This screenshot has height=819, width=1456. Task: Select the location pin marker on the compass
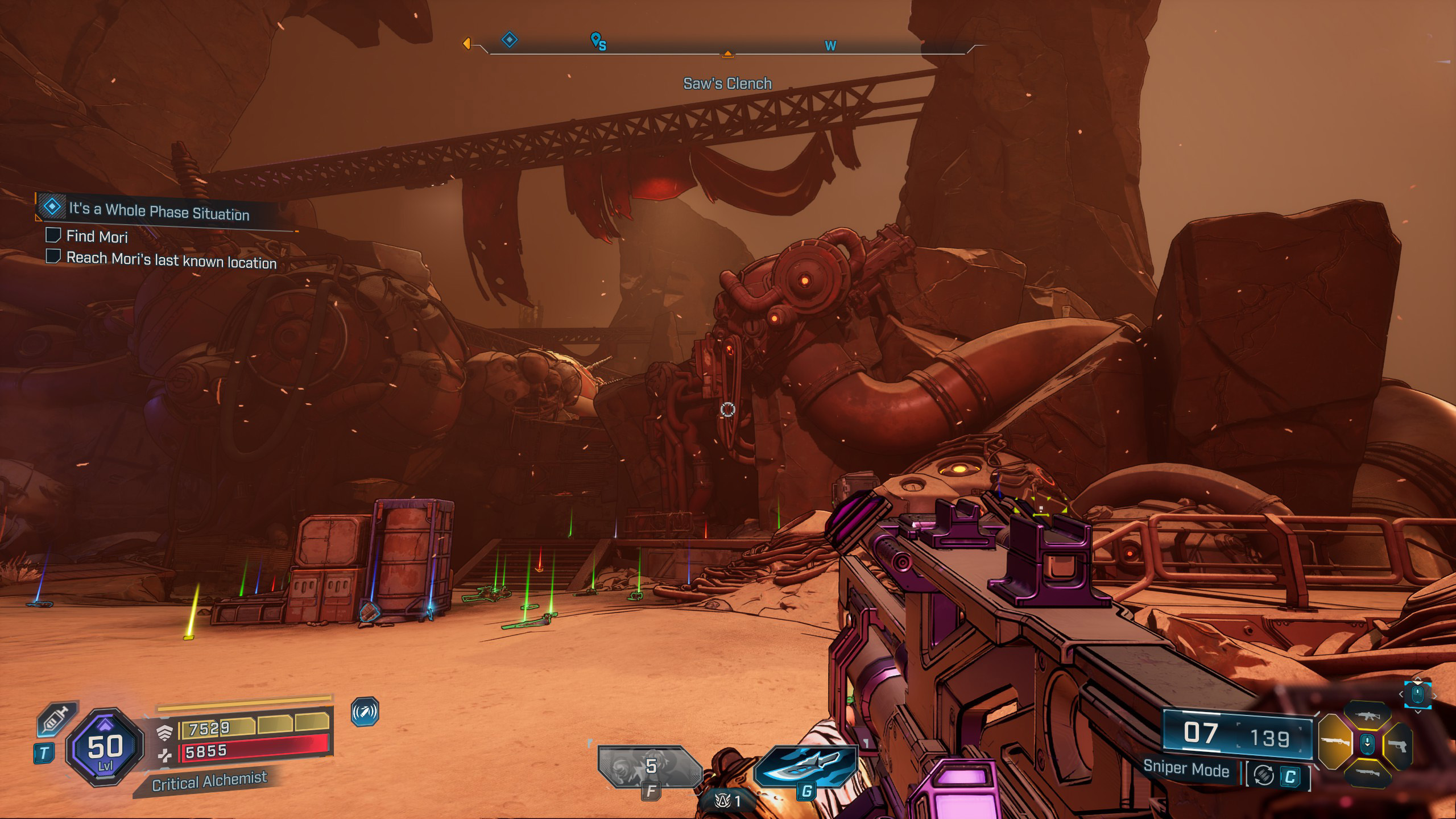596,40
